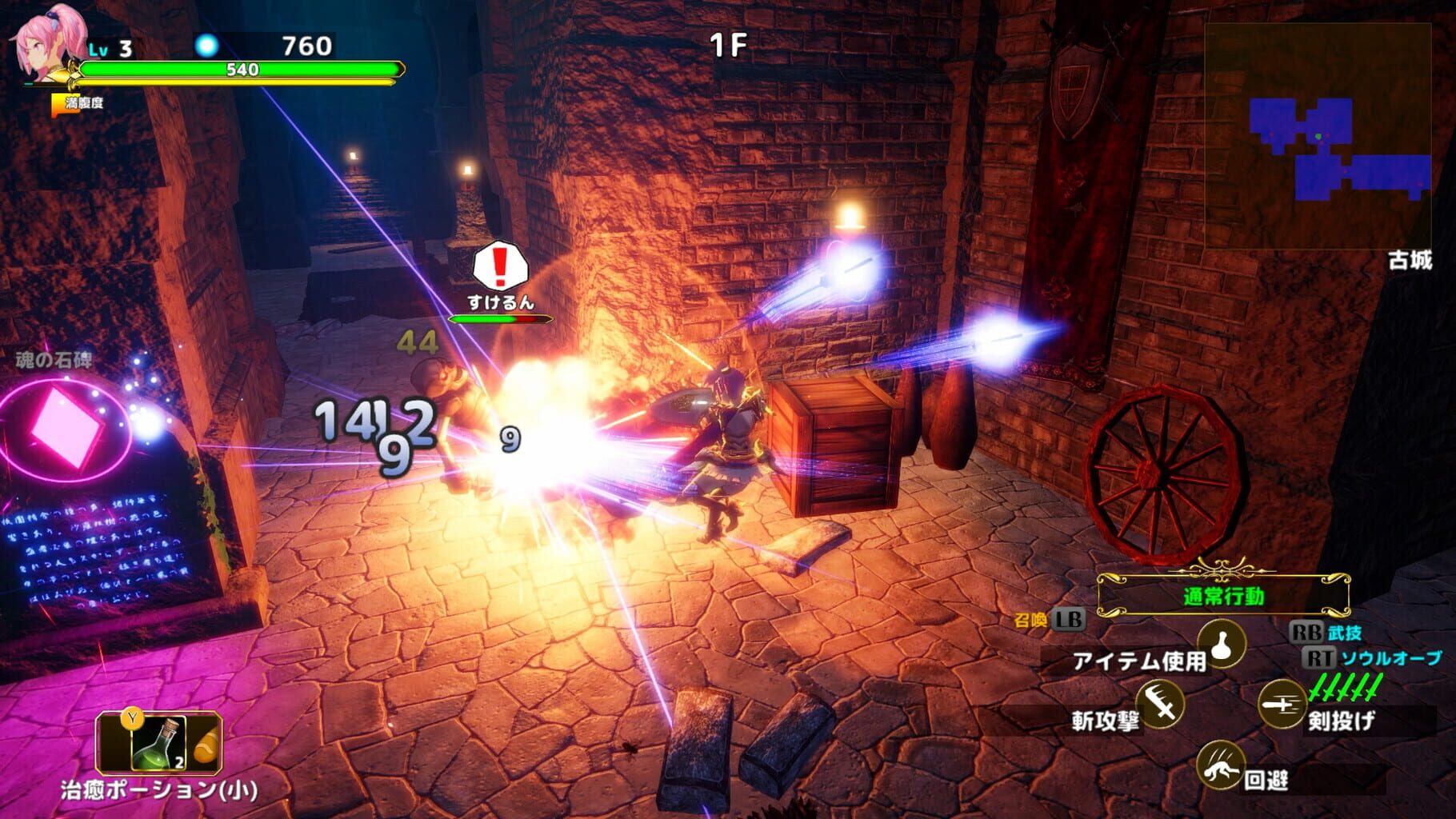1456x819 pixels.
Task: Click the orange 満腹度 flag icon
Action: click(x=58, y=102)
